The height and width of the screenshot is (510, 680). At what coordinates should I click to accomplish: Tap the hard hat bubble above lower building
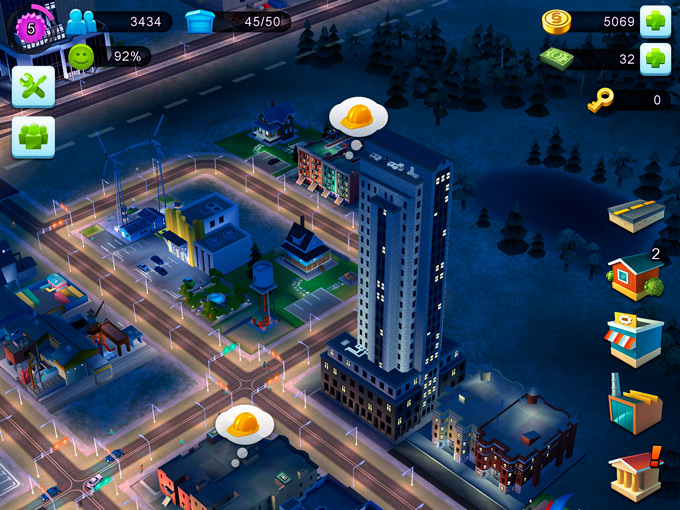click(244, 424)
